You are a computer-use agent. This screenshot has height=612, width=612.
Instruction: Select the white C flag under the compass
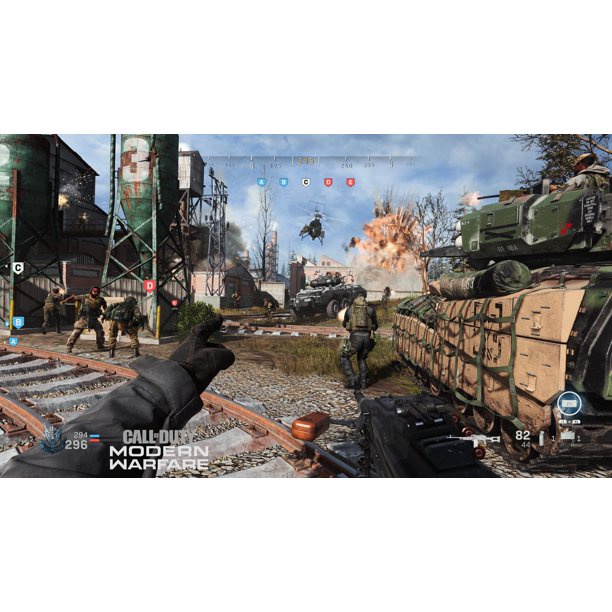click(x=306, y=183)
